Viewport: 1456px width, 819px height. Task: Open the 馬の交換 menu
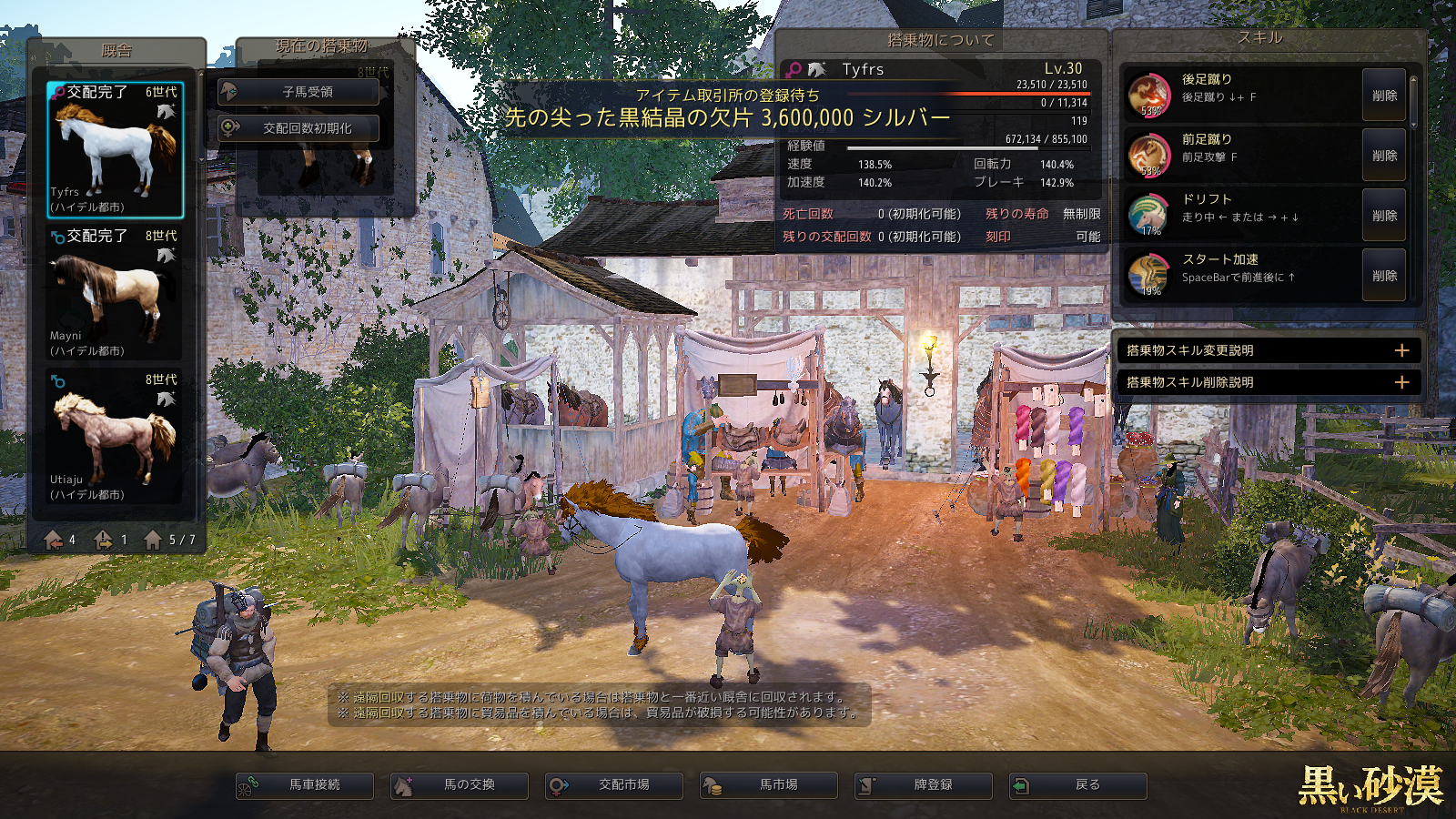[460, 785]
